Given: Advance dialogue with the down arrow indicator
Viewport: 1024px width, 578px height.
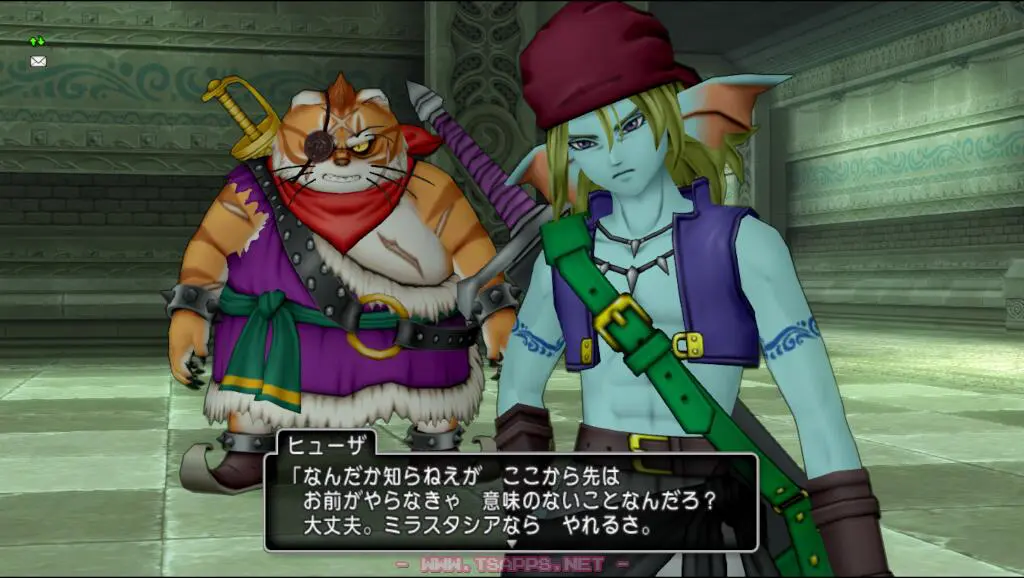Looking at the screenshot, I should [511, 544].
